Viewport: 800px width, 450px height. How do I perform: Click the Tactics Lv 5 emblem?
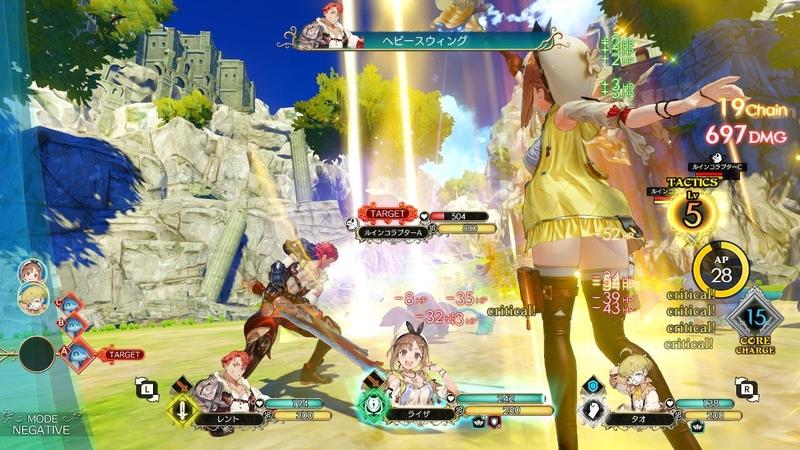tap(690, 210)
